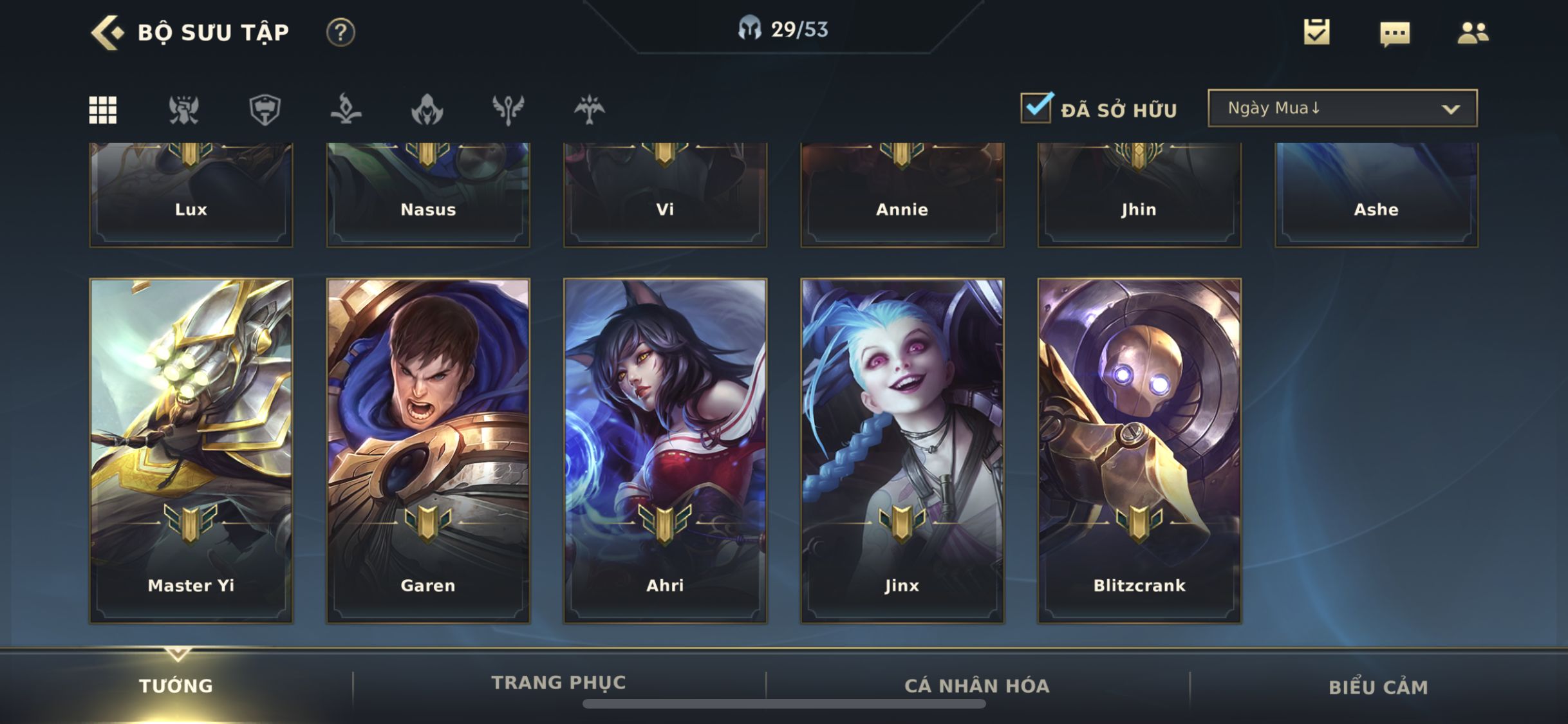Open the question mark help button

pos(341,32)
